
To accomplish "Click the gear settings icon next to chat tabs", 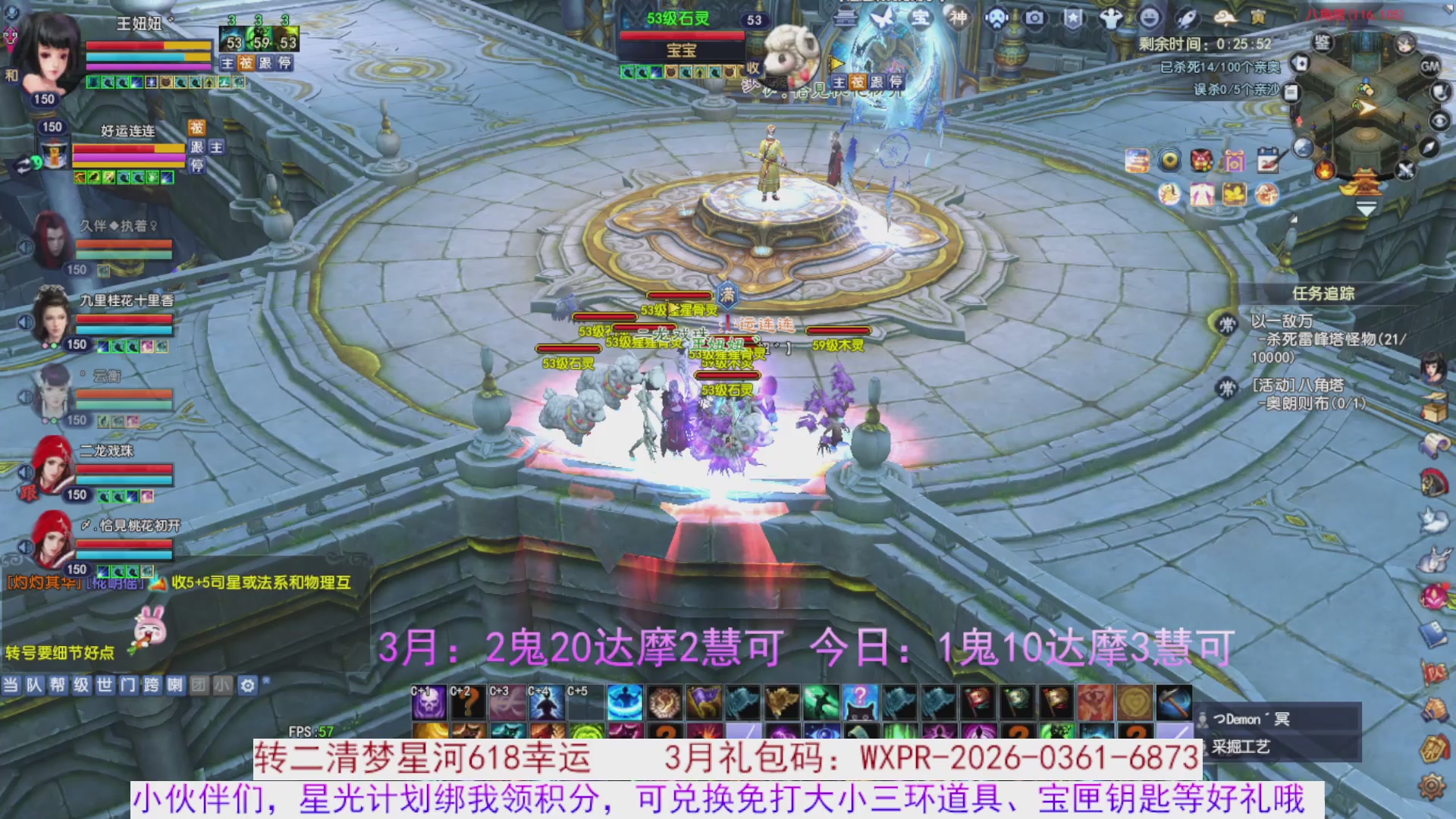I will [x=247, y=685].
